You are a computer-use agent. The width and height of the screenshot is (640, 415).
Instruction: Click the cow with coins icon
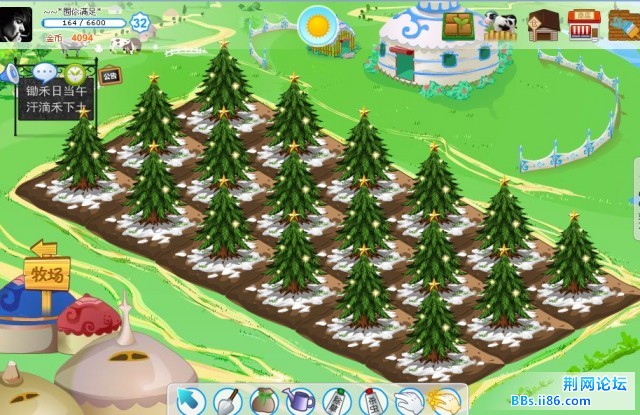[500, 24]
